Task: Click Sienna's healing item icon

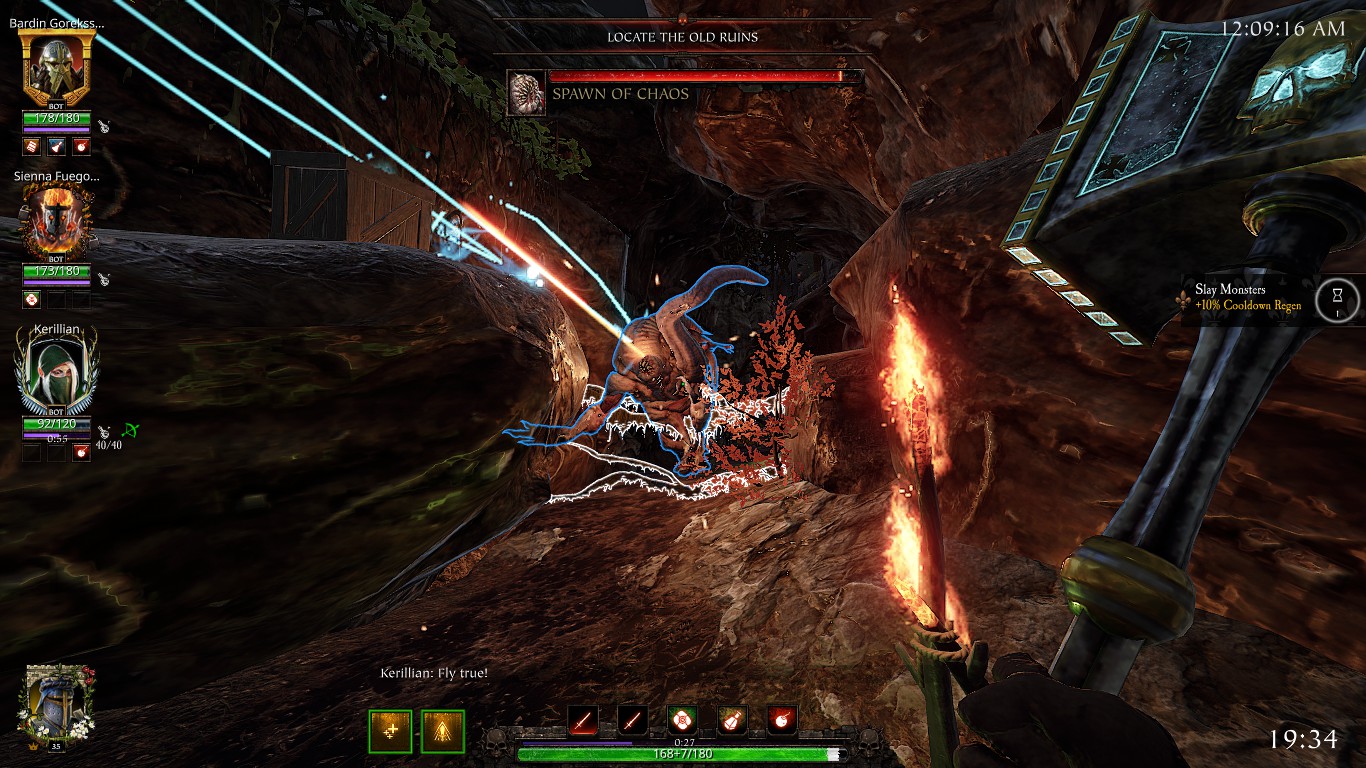Action: [x=32, y=298]
